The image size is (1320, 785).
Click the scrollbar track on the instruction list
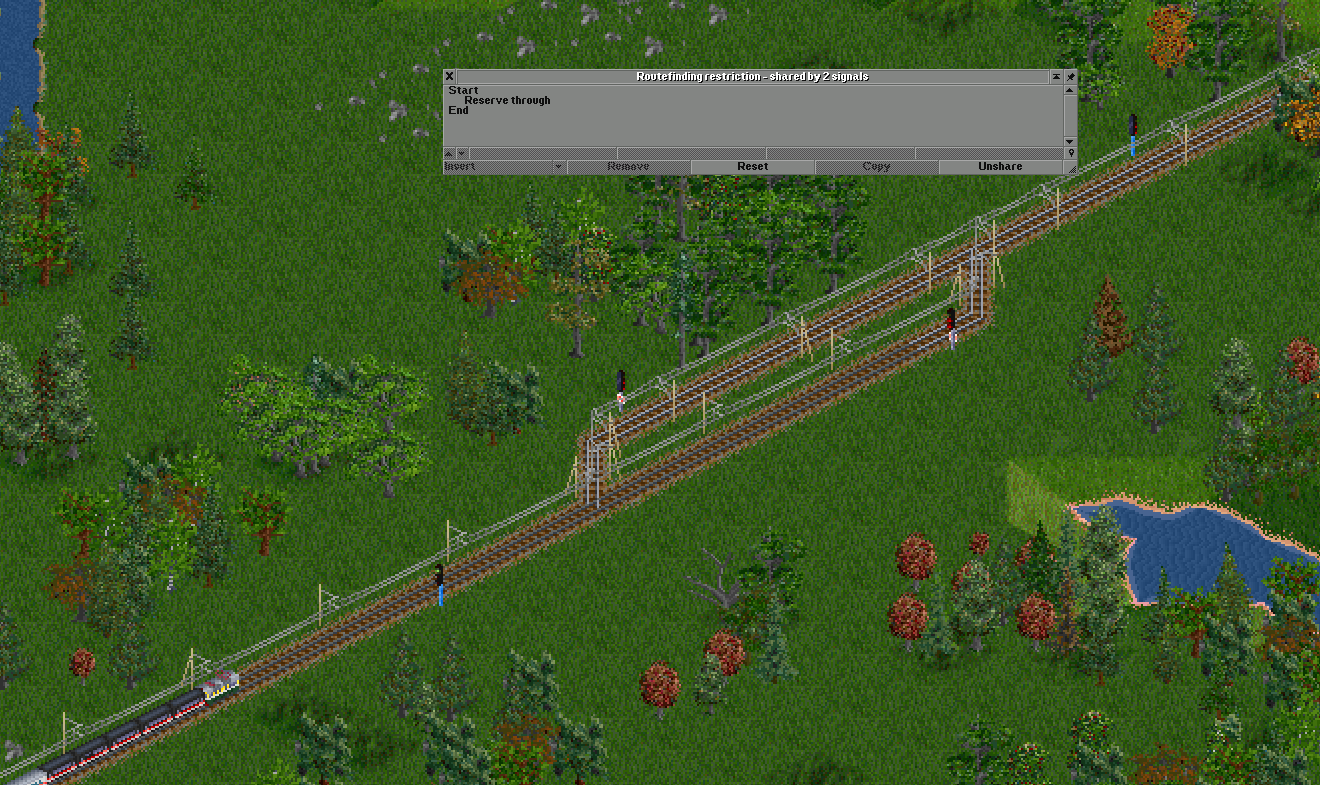tap(1068, 115)
